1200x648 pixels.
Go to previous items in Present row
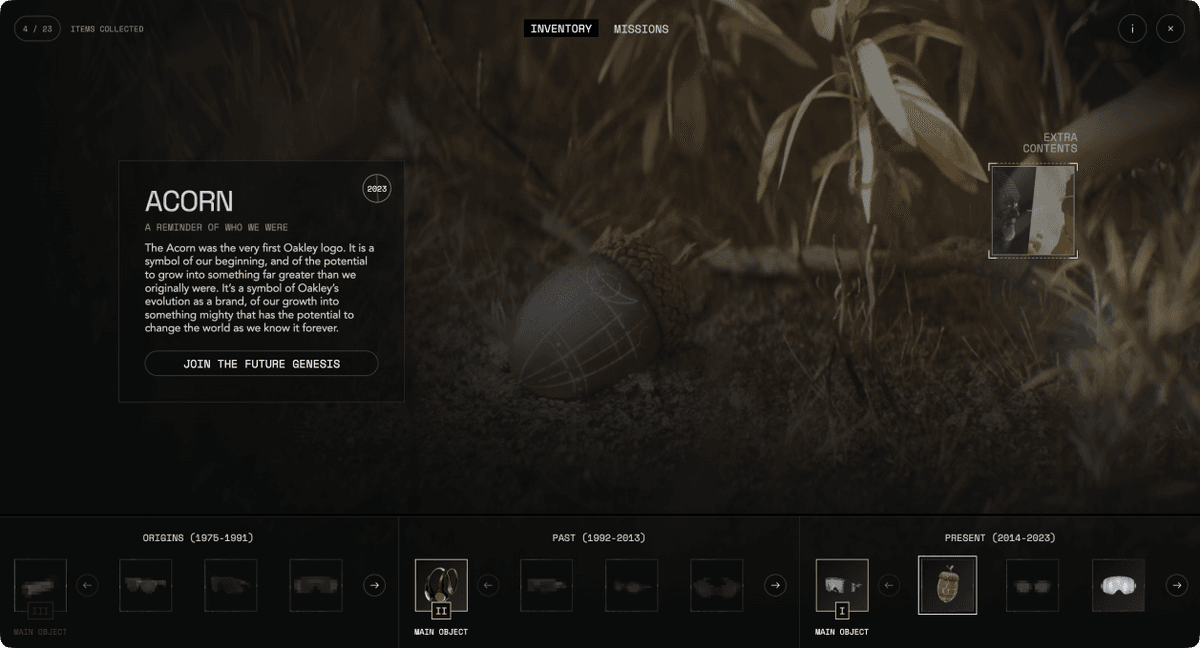pyautogui.click(x=889, y=585)
